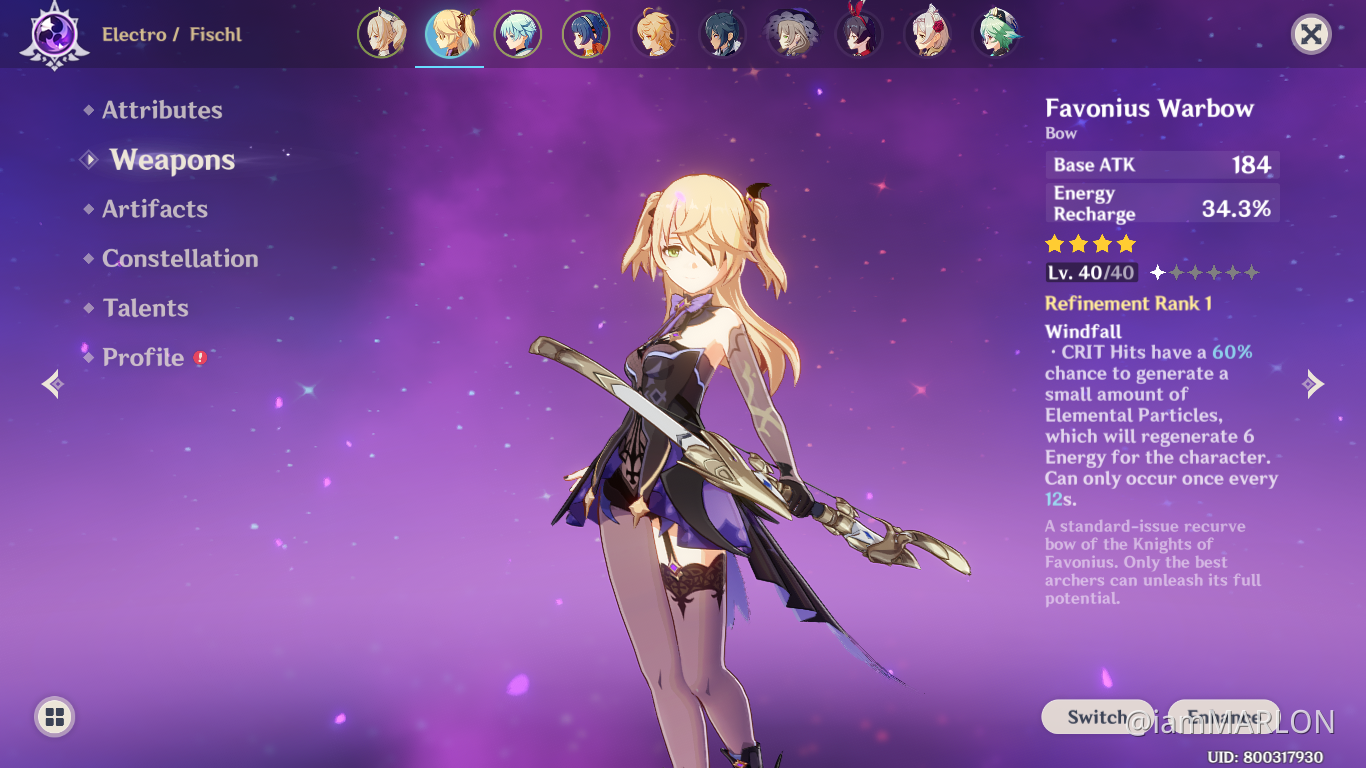The width and height of the screenshot is (1366, 768).
Task: Click the left arrow to view previous character
Action: tap(51, 383)
